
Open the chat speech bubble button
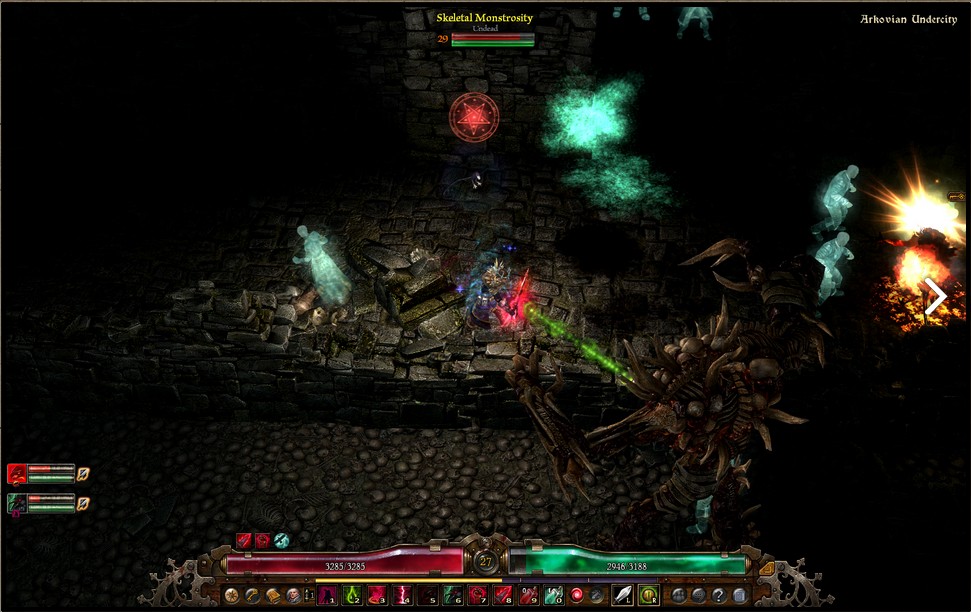(x=699, y=596)
